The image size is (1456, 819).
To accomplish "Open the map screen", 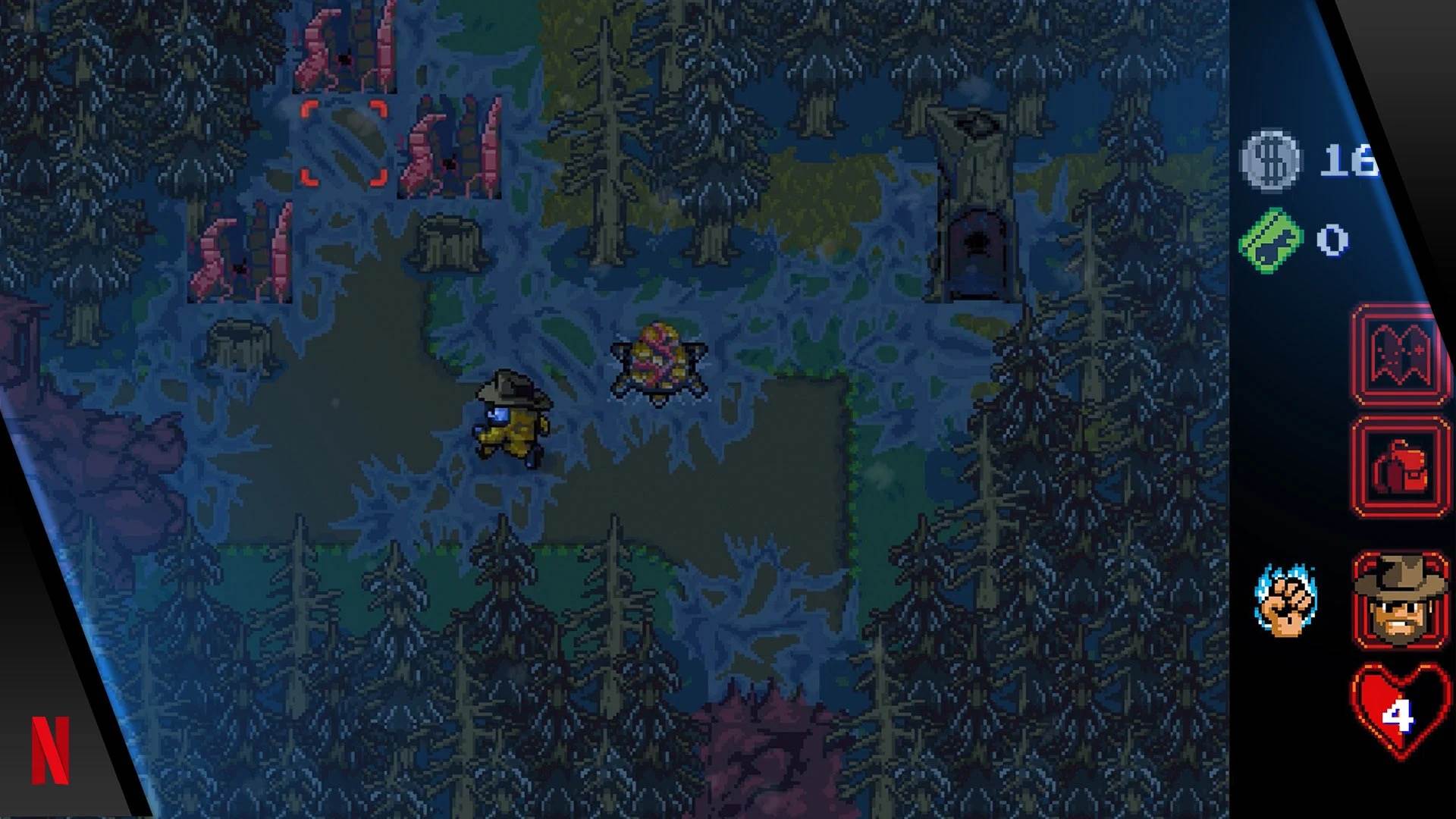I will (1401, 353).
